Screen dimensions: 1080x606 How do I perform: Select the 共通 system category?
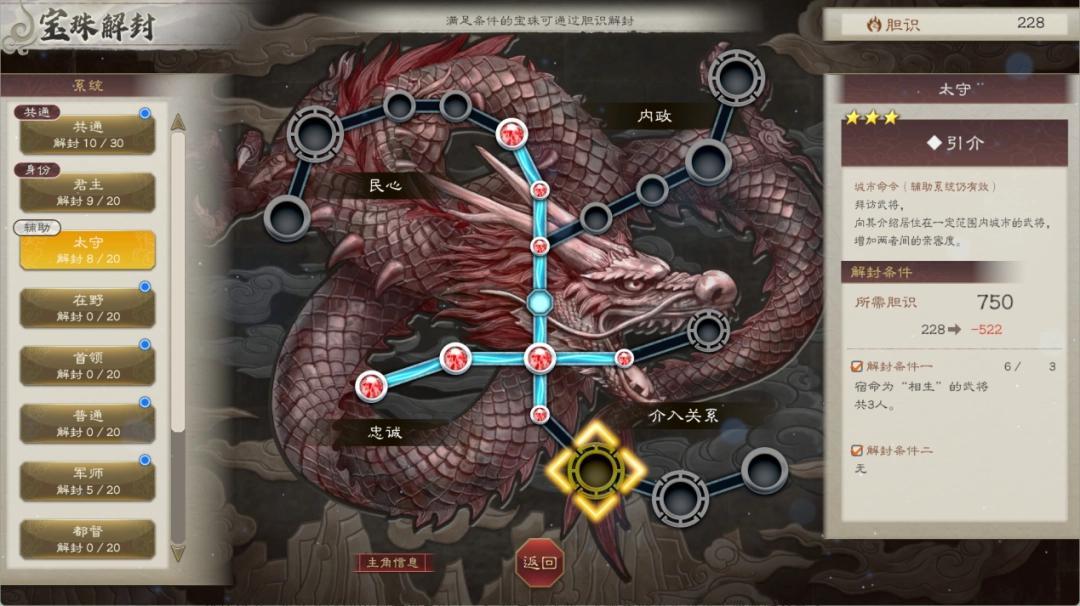(x=88, y=134)
